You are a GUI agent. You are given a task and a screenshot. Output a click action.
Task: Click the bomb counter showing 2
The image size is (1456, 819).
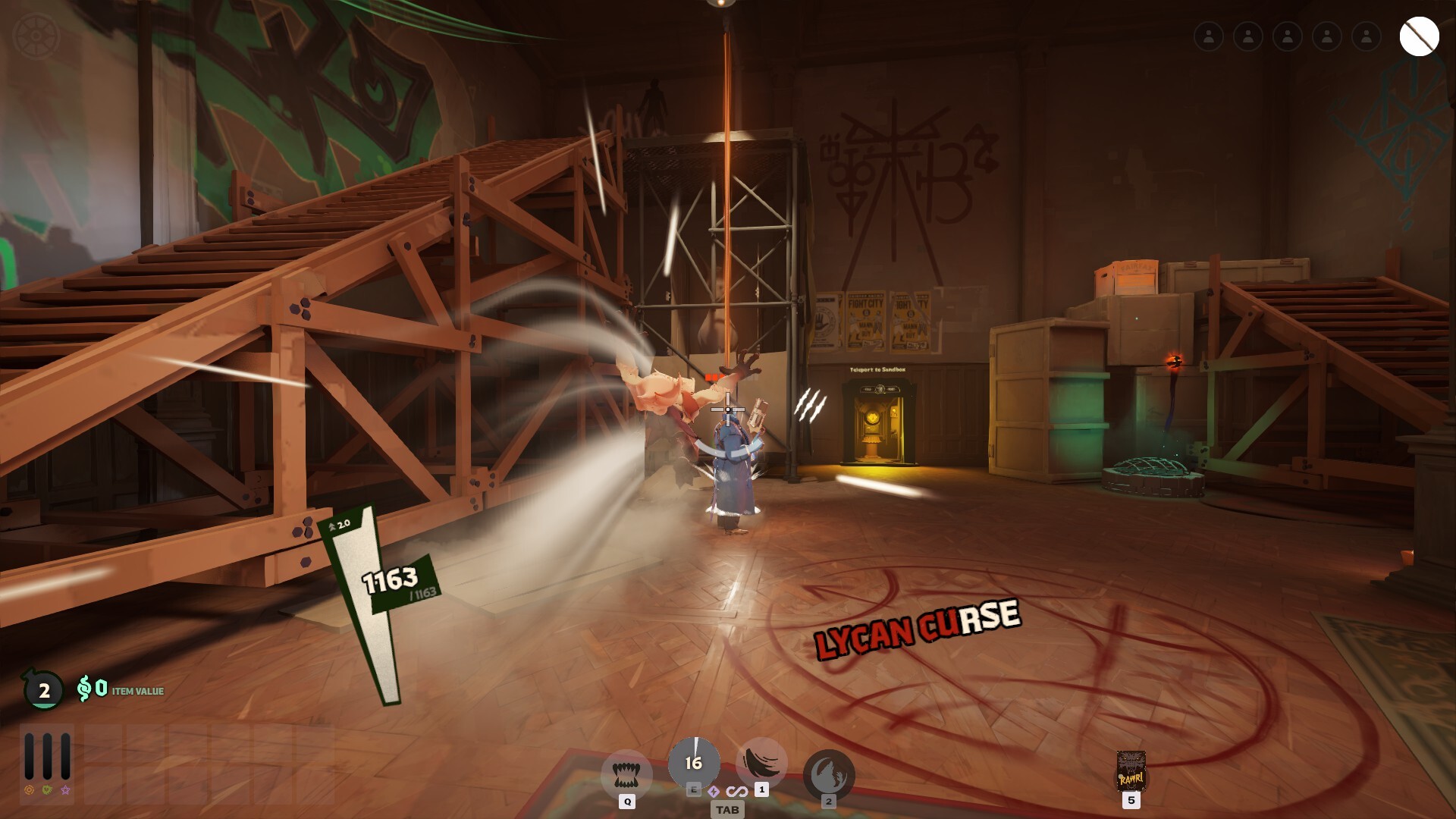[43, 691]
